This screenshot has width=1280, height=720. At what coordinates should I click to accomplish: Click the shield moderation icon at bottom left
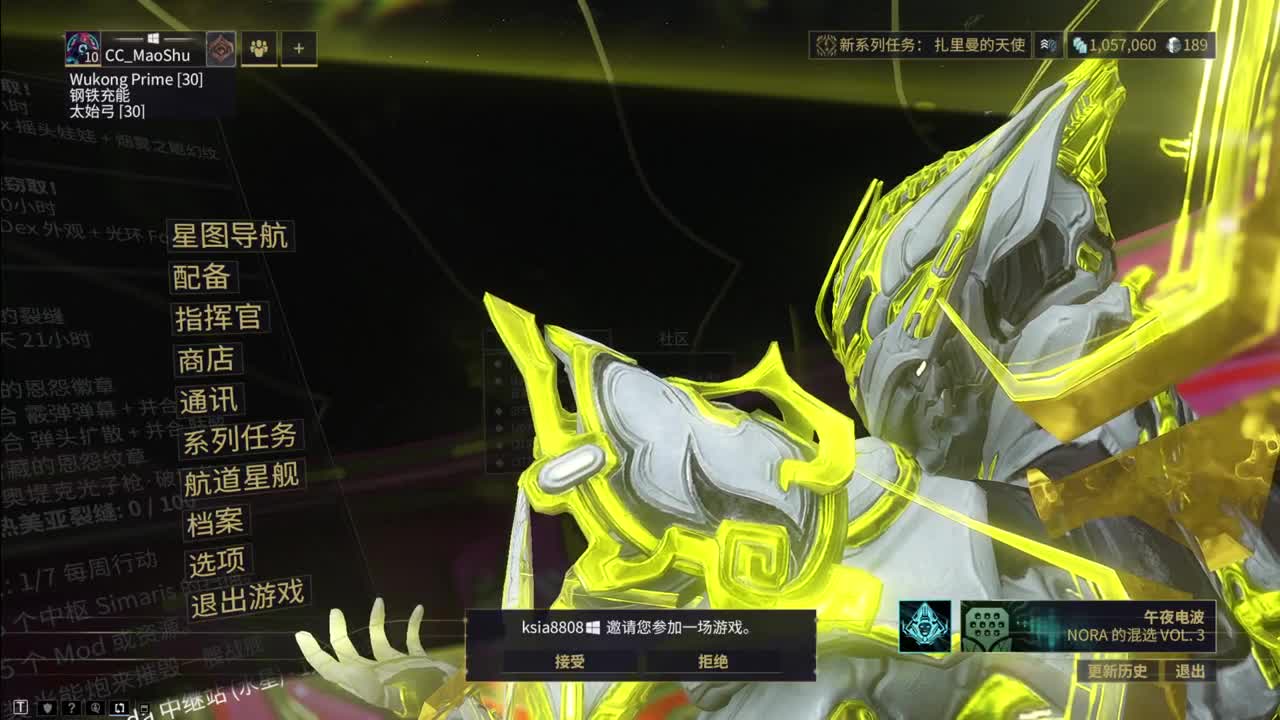pyautogui.click(x=47, y=707)
